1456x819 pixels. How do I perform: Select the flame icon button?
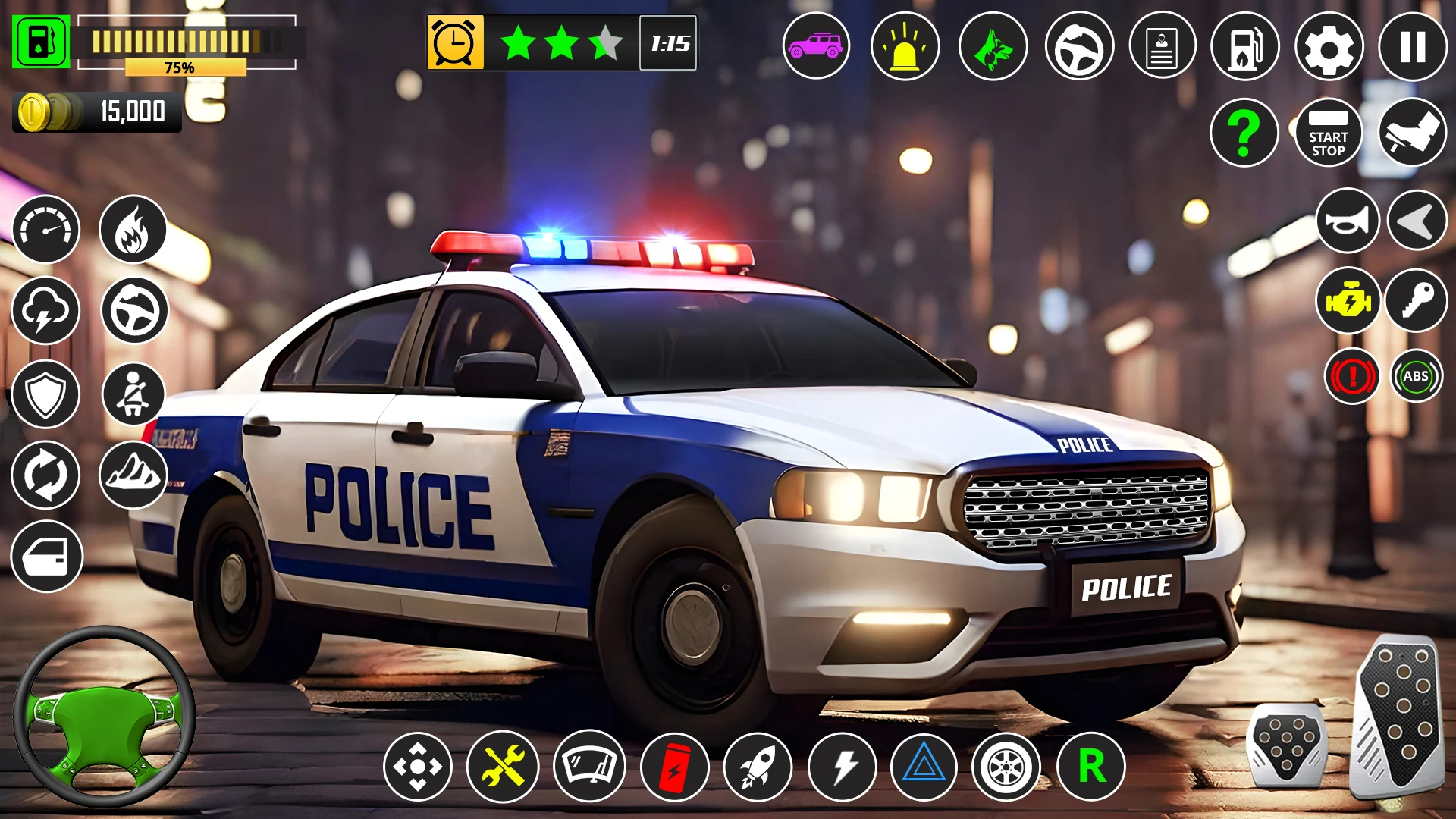pyautogui.click(x=133, y=230)
